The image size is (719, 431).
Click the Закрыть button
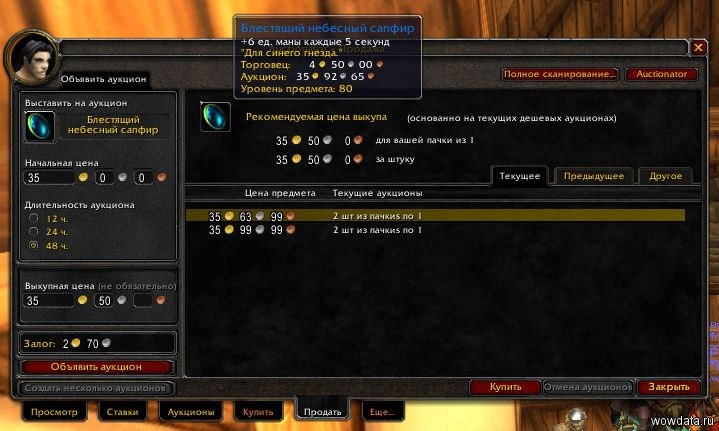(667, 386)
